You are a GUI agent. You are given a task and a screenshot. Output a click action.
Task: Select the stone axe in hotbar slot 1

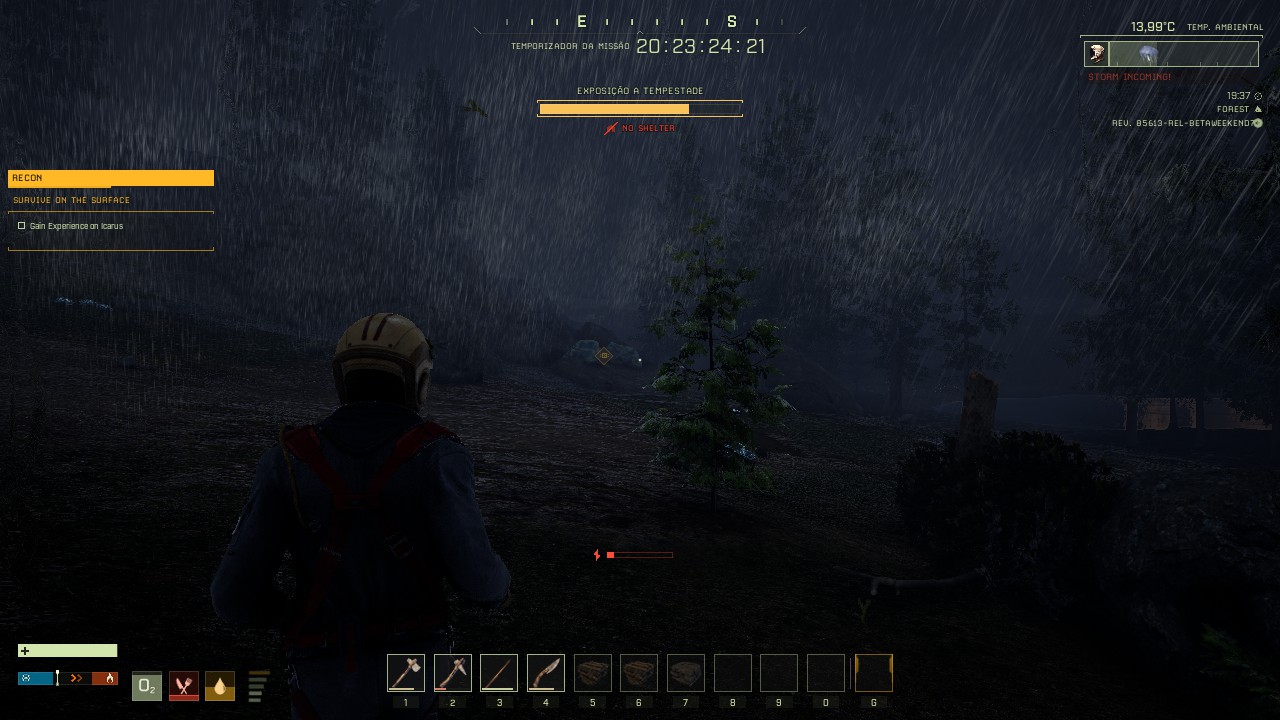[406, 672]
